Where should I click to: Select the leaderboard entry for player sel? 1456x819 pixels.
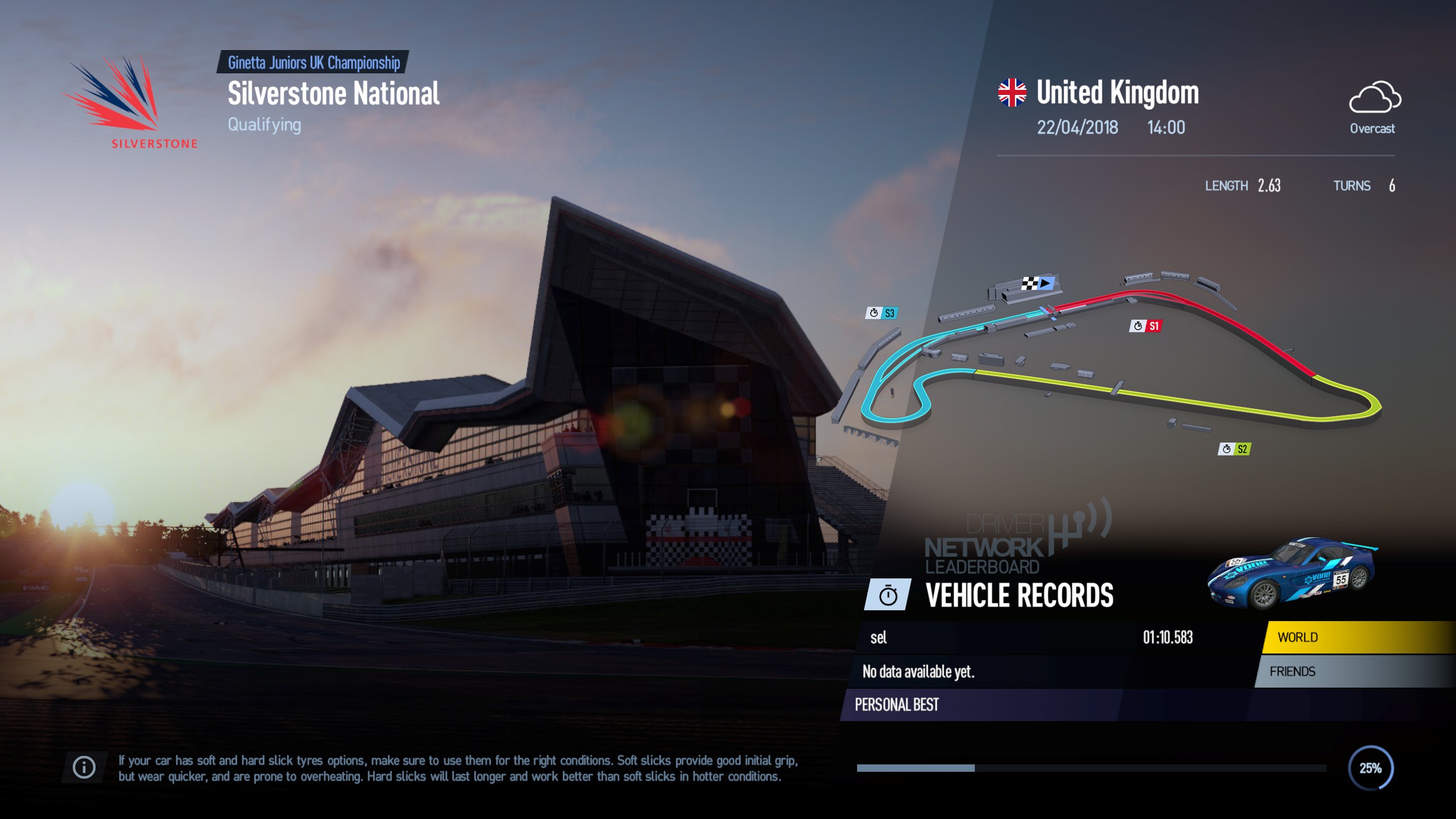click(x=967, y=638)
